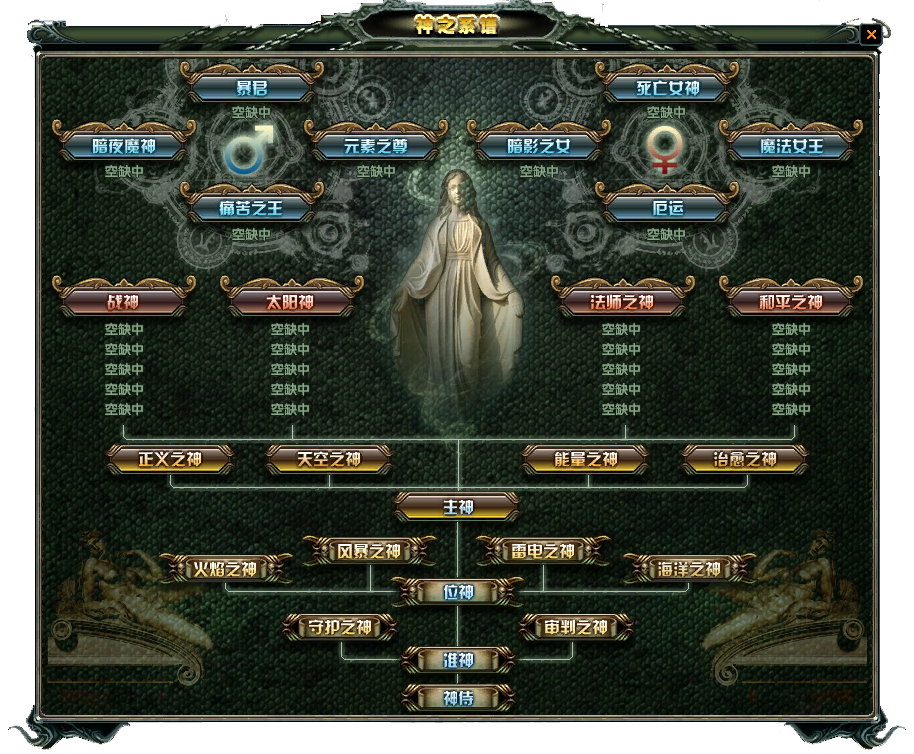Select the 神侍 tier node
The image size is (914, 754).
click(458, 696)
